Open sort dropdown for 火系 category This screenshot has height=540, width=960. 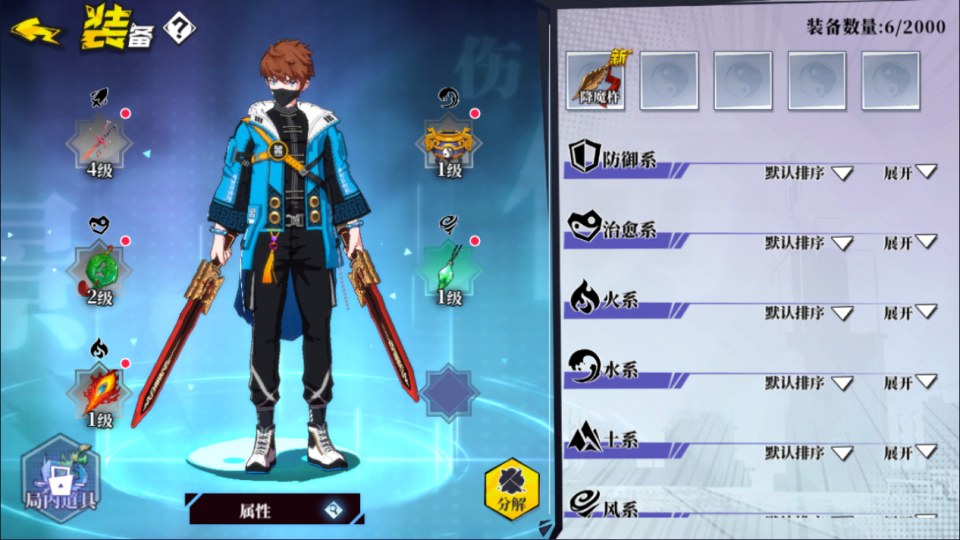pos(809,313)
